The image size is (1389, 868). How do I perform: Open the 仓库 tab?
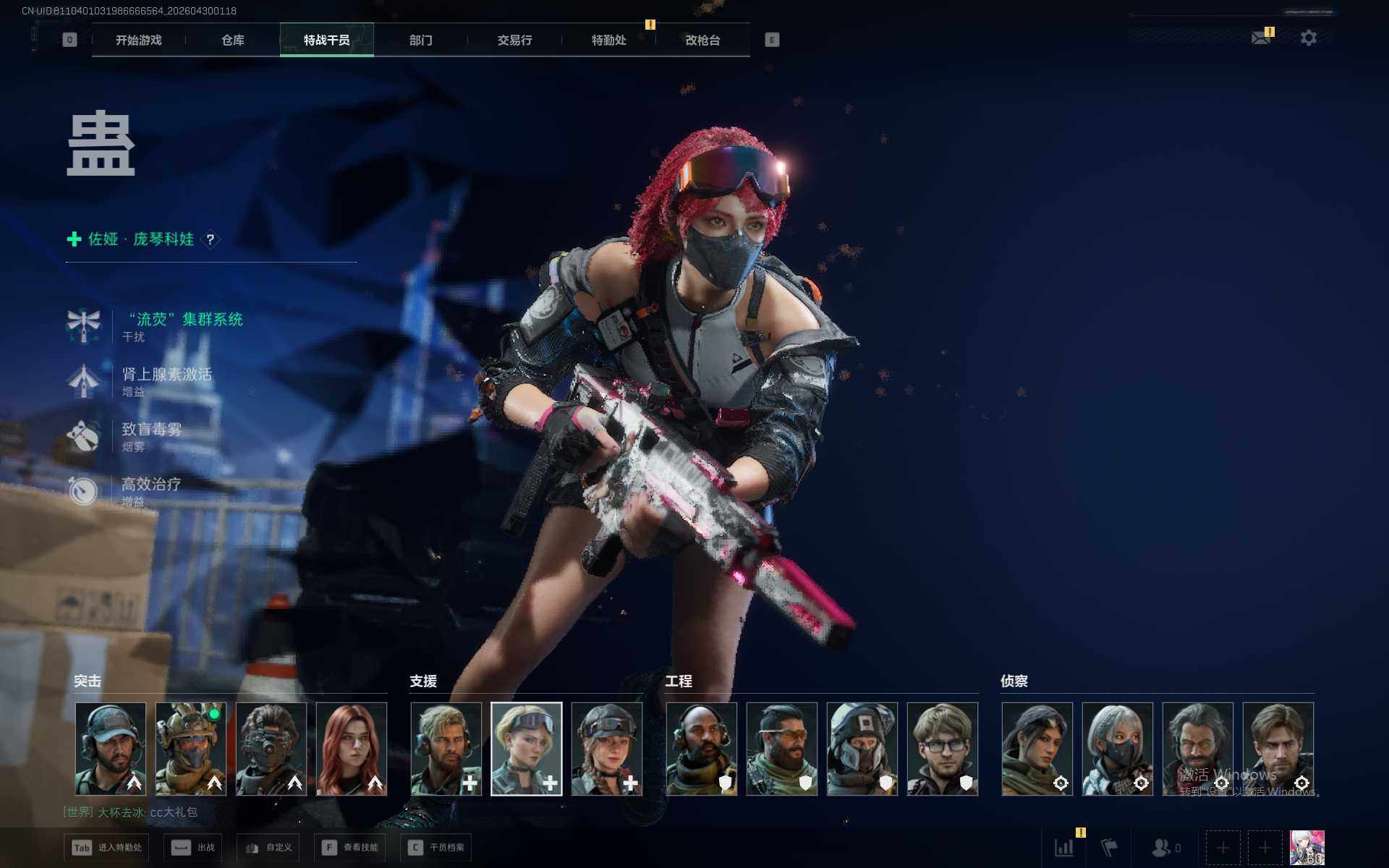[232, 41]
